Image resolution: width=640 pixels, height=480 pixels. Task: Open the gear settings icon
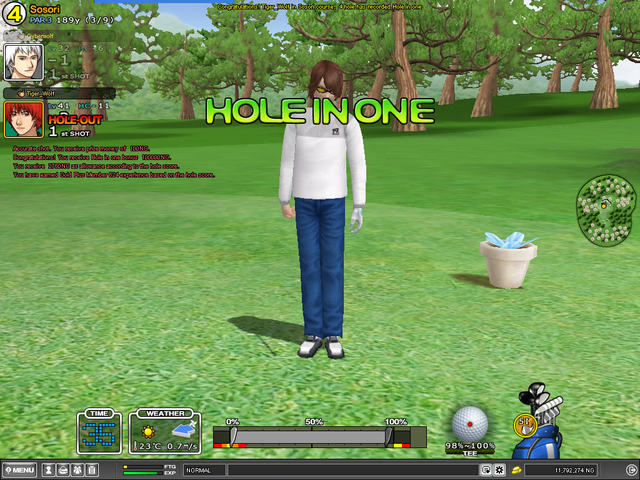pos(499,470)
